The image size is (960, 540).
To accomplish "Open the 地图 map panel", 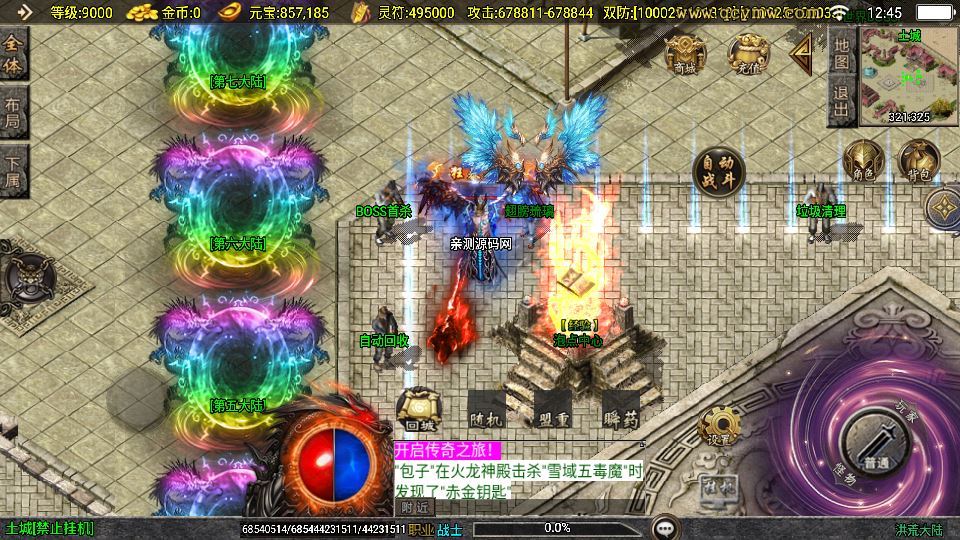I will 841,54.
